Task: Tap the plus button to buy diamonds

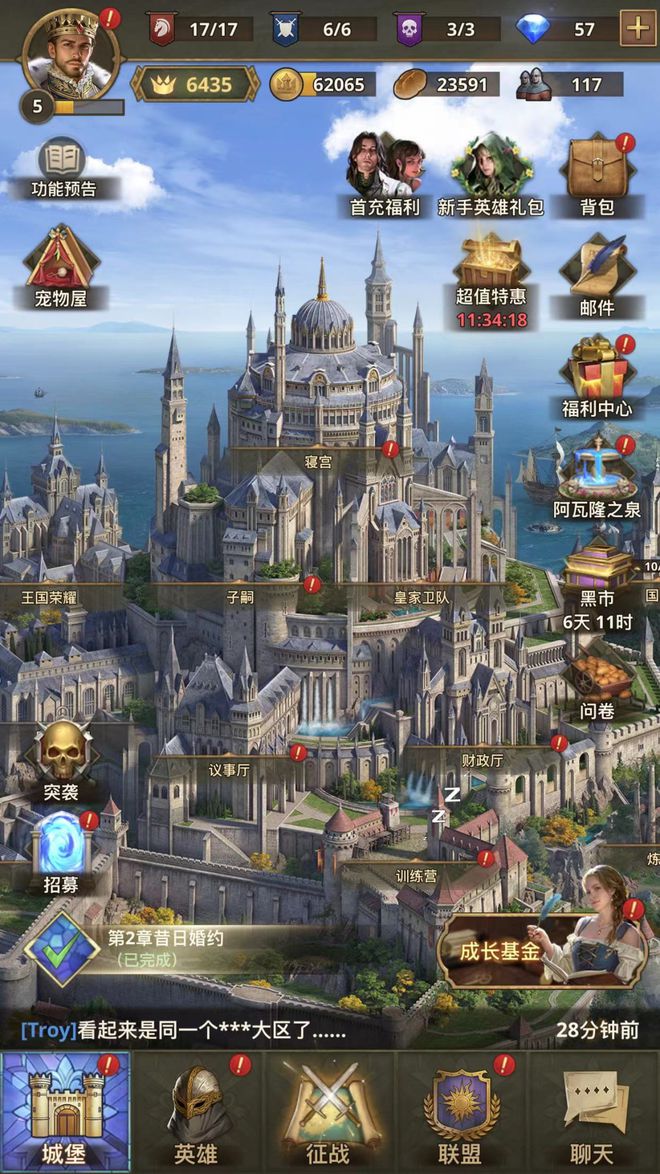Action: pyautogui.click(x=638, y=28)
